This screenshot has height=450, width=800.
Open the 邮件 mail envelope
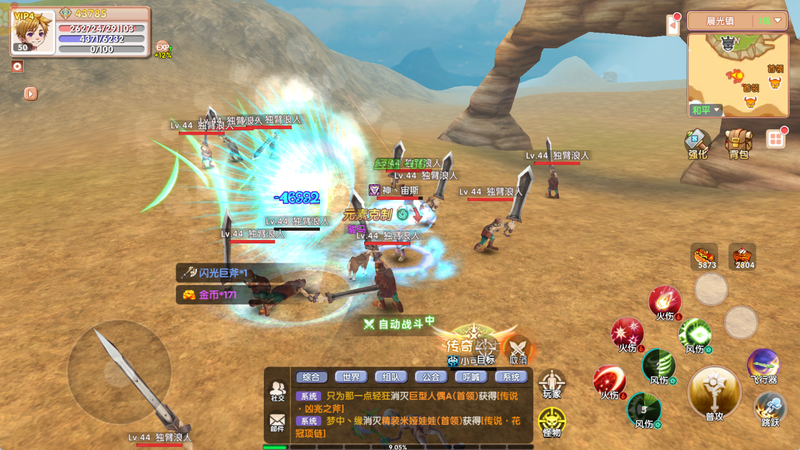pyautogui.click(x=277, y=425)
